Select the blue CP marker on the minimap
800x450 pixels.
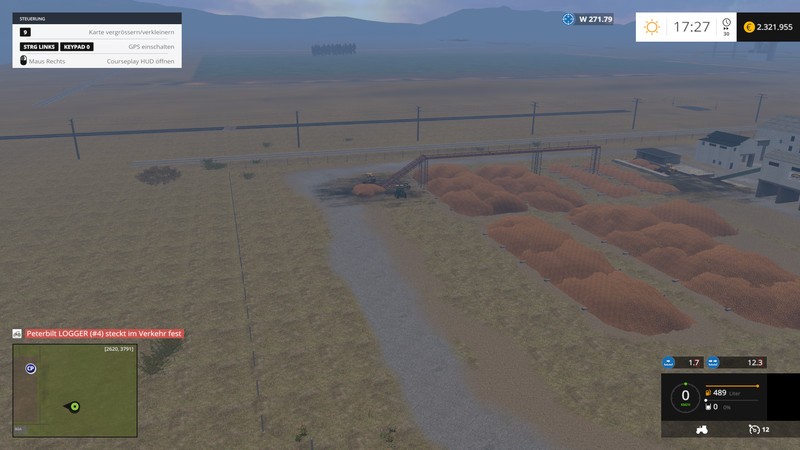click(31, 368)
